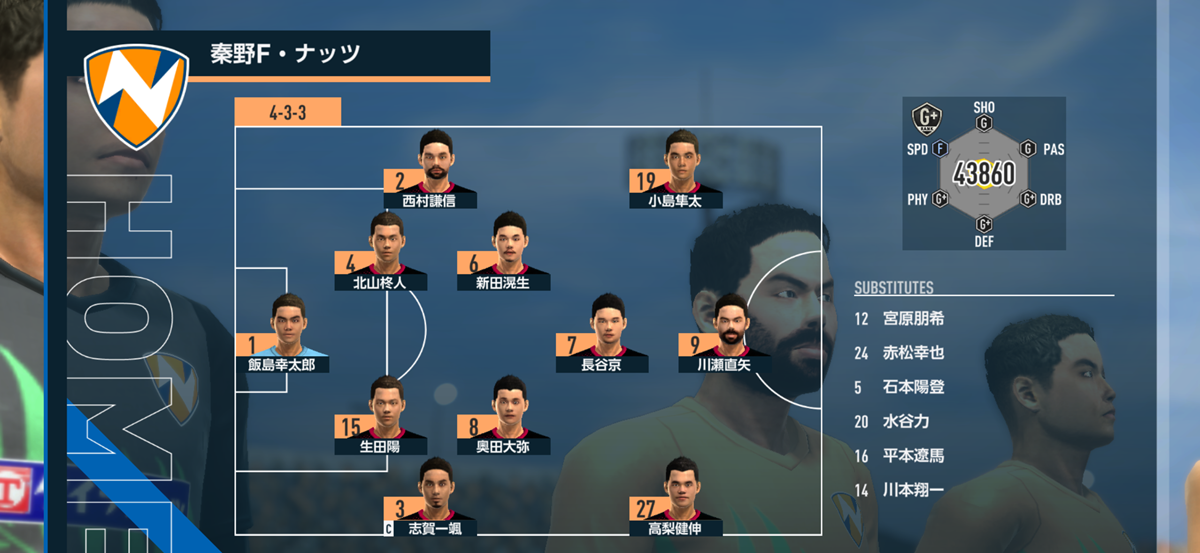Click the 秦野F・ナッツ team crest

coord(137,94)
